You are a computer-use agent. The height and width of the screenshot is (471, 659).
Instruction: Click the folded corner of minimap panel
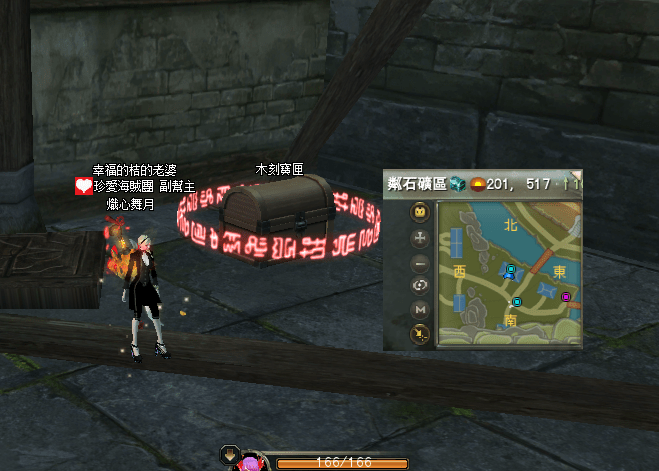[576, 174]
